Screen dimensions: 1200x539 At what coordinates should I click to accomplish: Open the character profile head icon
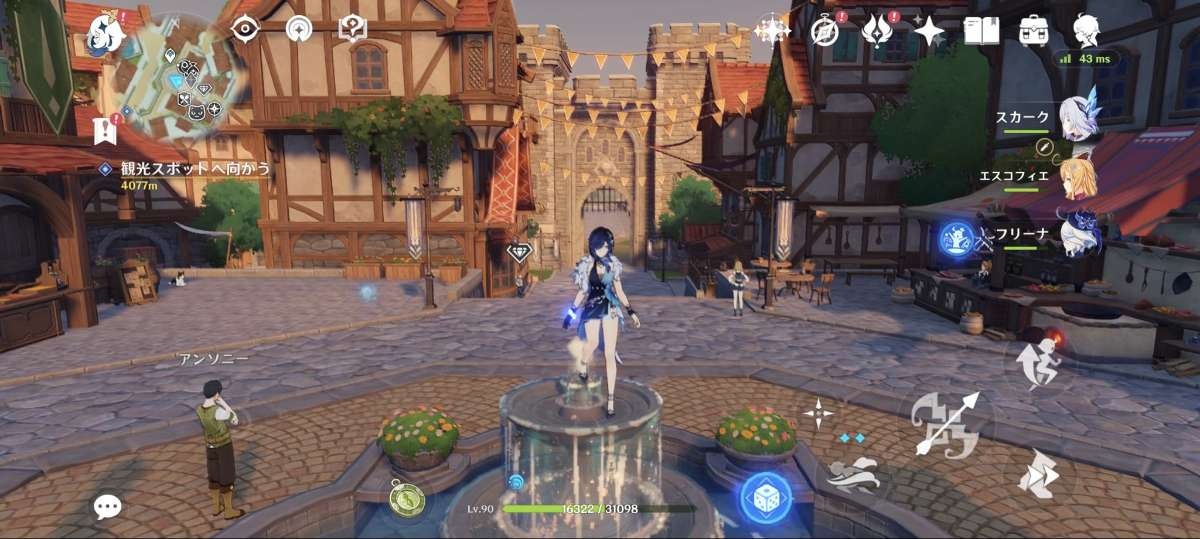tap(1086, 30)
